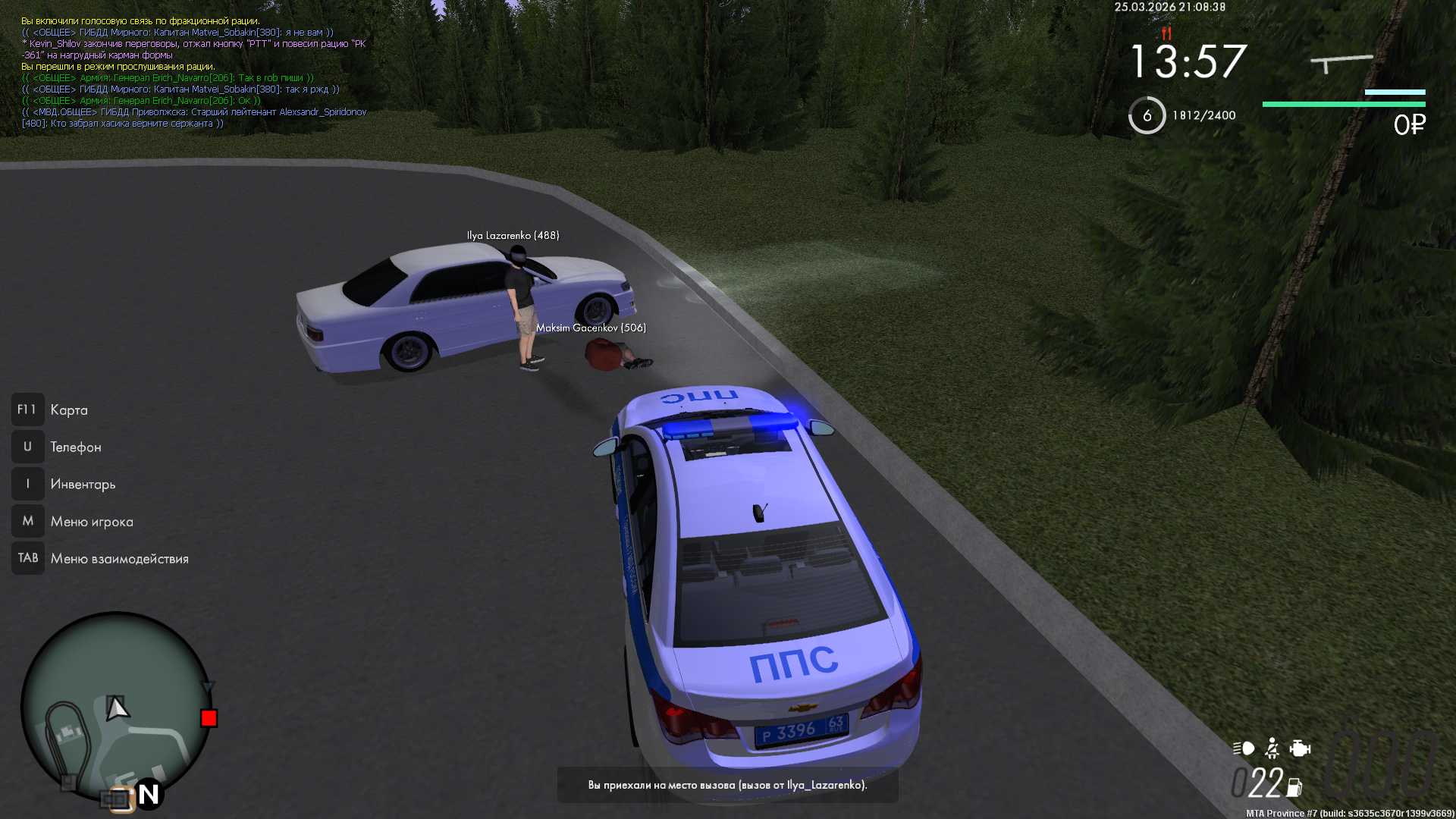
Task: Click the north compass N badge
Action: click(149, 794)
